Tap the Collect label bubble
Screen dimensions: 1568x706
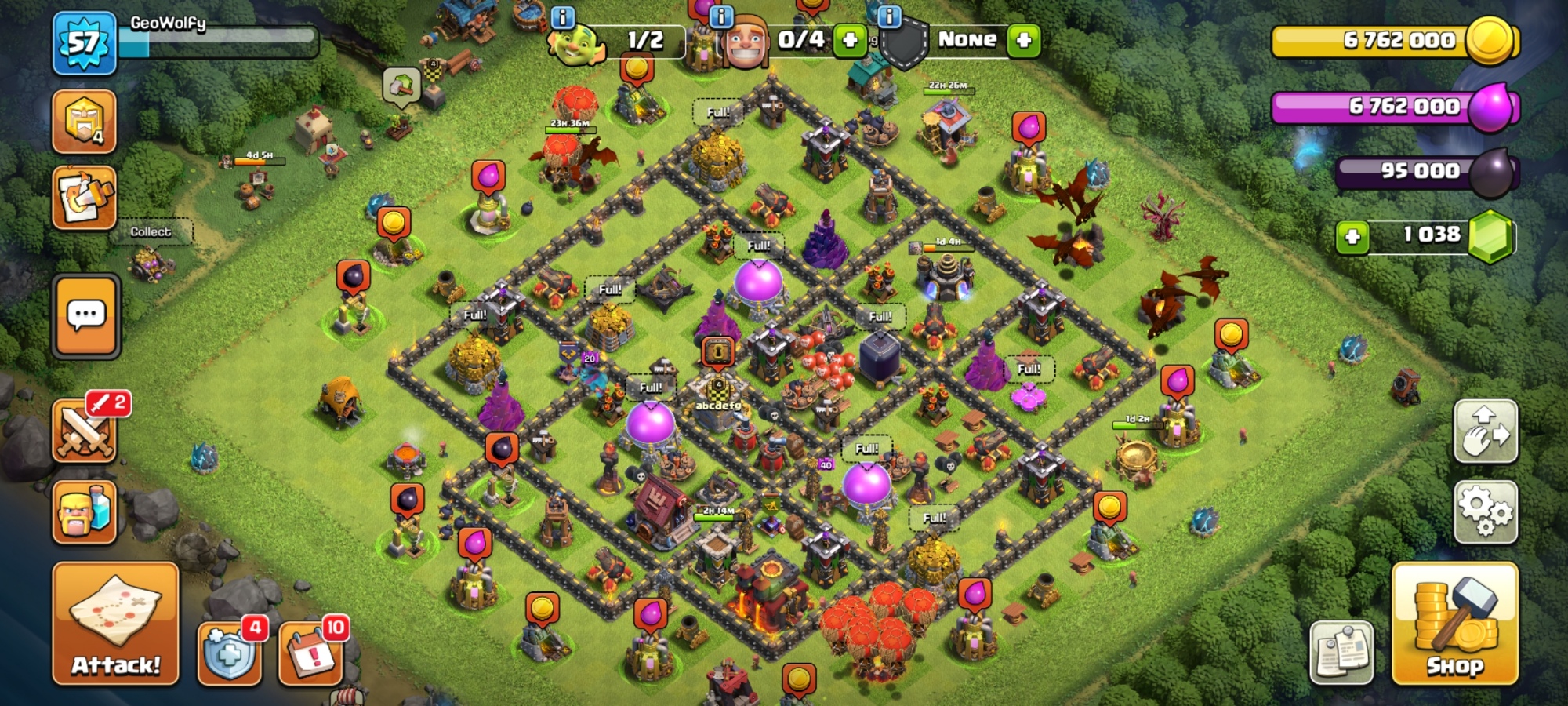tap(151, 232)
